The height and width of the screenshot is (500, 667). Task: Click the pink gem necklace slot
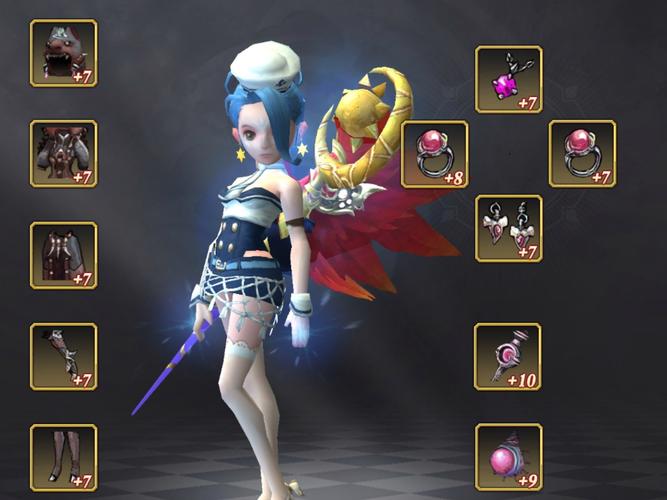pos(508,79)
